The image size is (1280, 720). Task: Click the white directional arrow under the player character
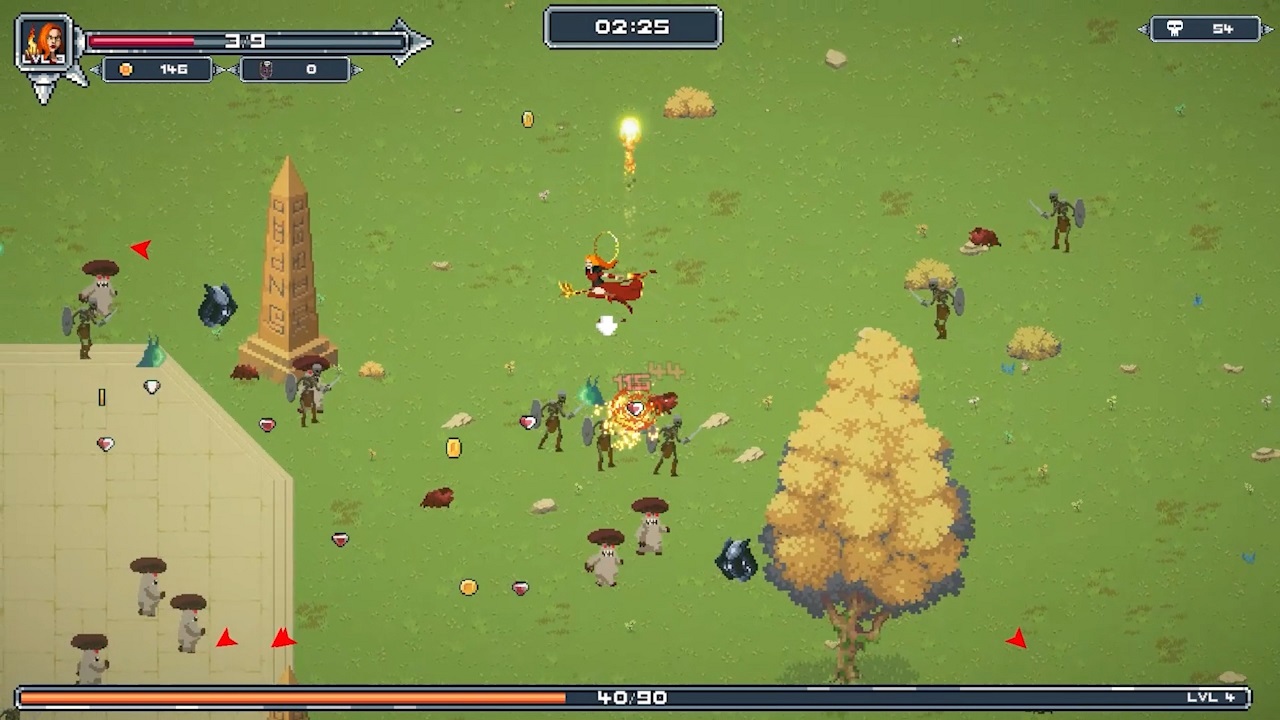coord(607,325)
